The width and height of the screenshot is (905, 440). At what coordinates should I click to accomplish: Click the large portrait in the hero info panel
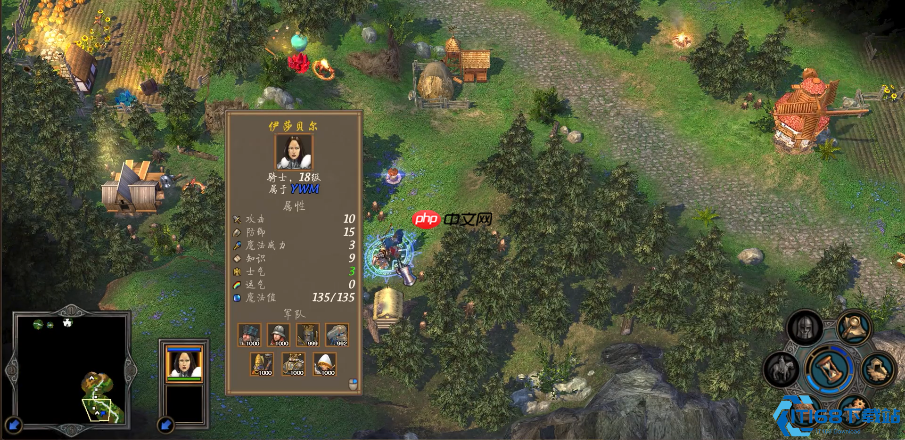pyautogui.click(x=293, y=152)
